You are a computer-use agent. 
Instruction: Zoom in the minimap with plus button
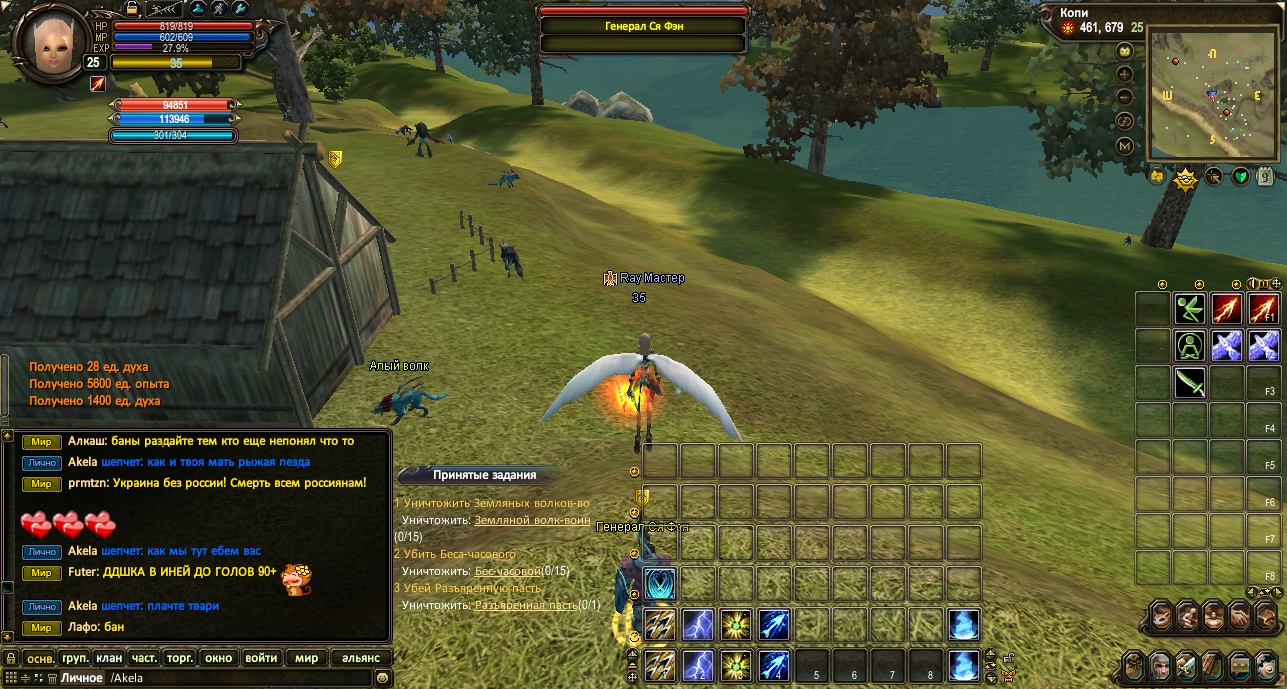click(1125, 74)
